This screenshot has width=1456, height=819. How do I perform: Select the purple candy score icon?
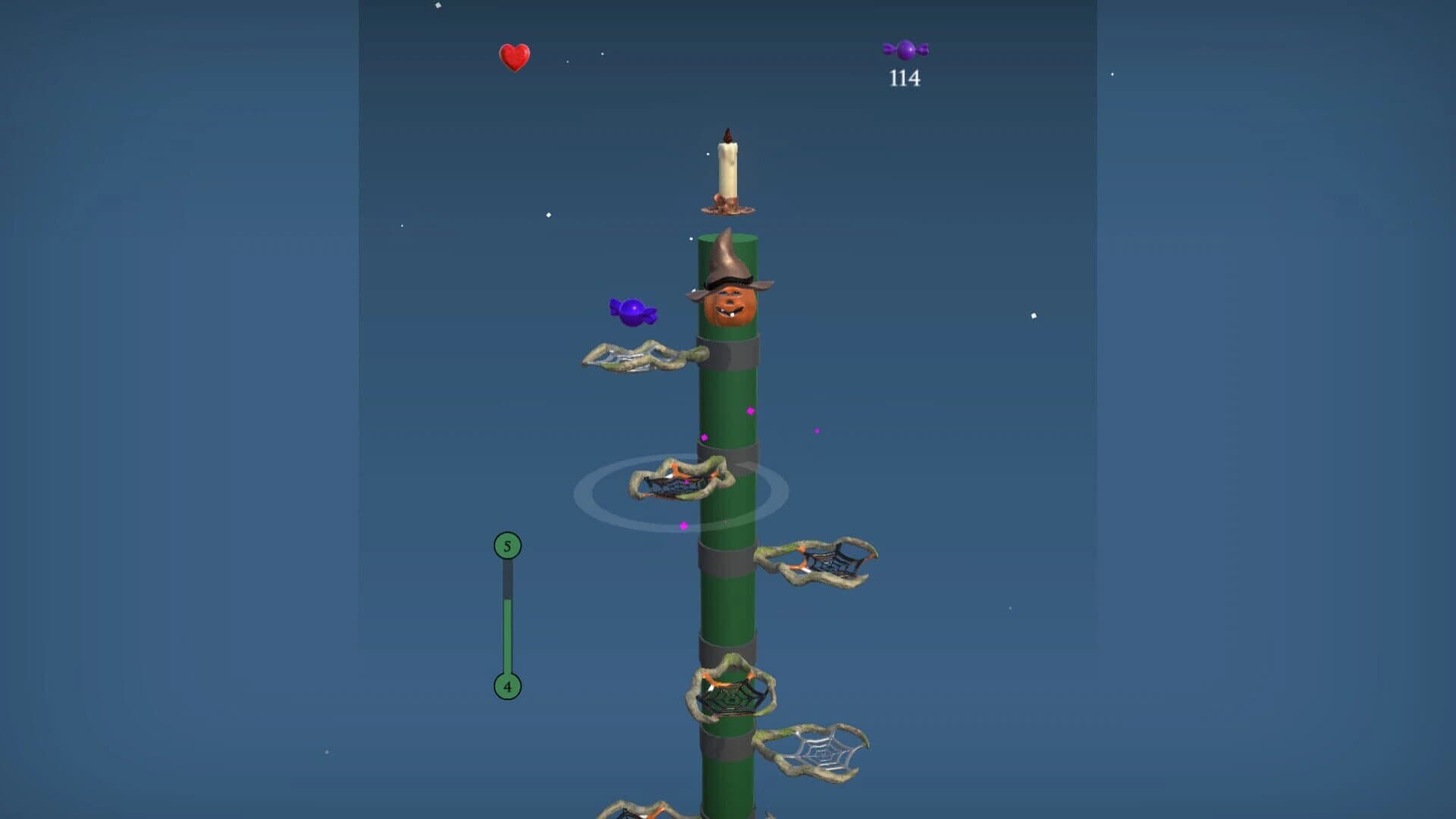tap(907, 51)
